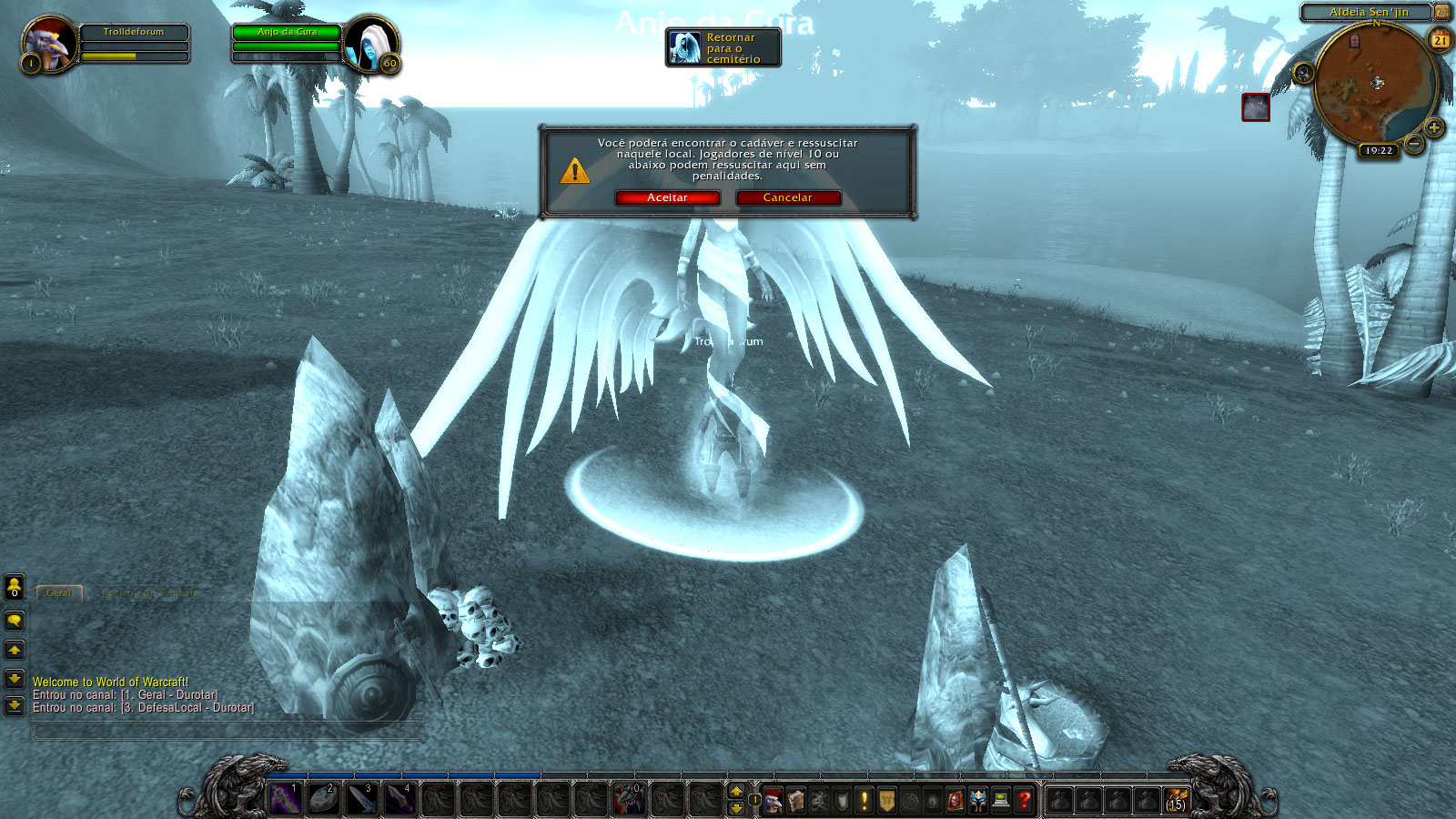Image resolution: width=1456 pixels, height=819 pixels.
Task: Switch to the Geral chat tab
Action: [59, 593]
